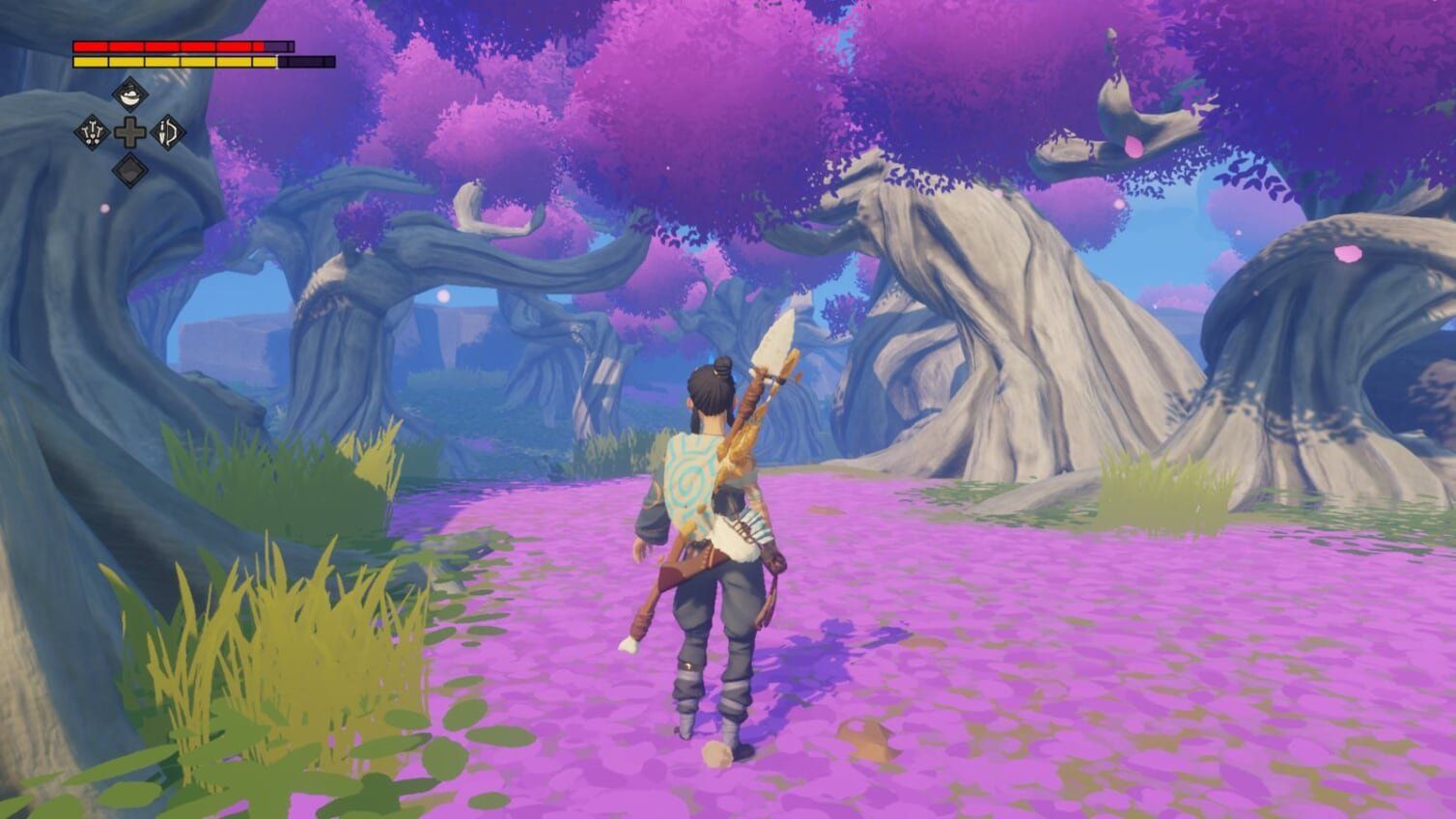This screenshot has width=1456, height=819.
Task: Click the Rot hat on the top ability icon
Action: (x=130, y=88)
